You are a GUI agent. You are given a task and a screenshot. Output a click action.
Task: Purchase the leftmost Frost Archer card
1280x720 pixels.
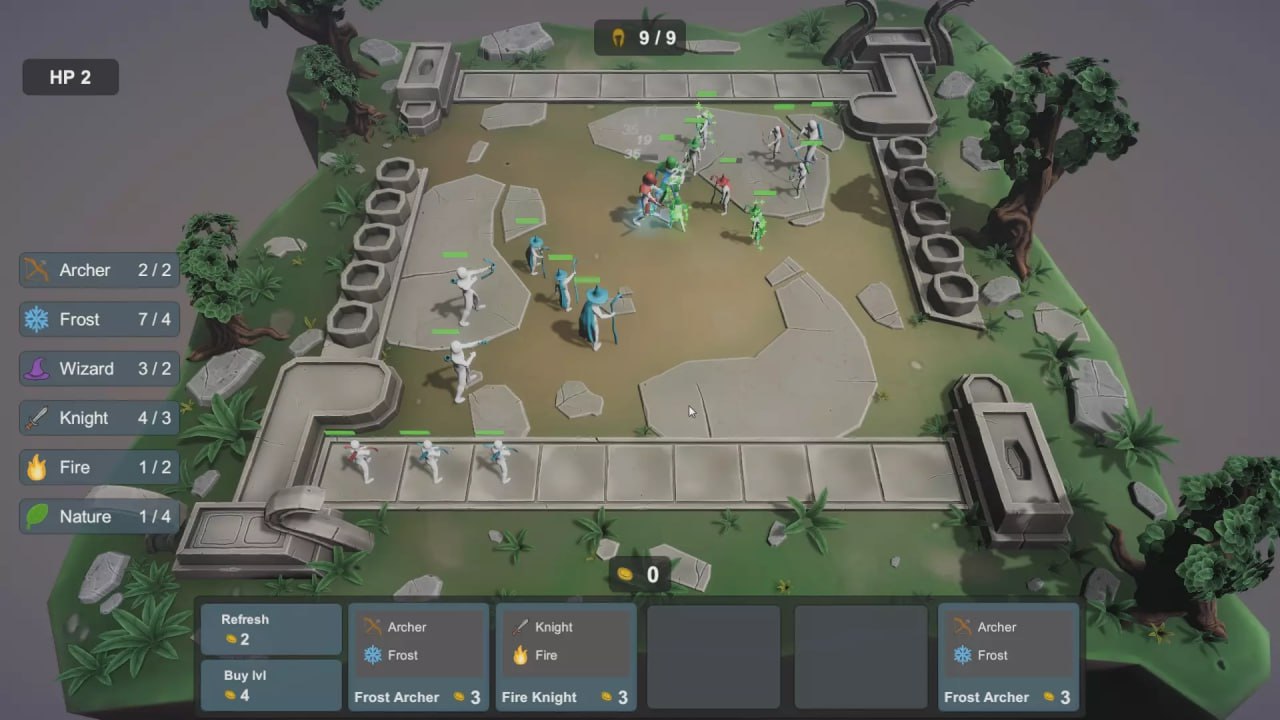418,657
